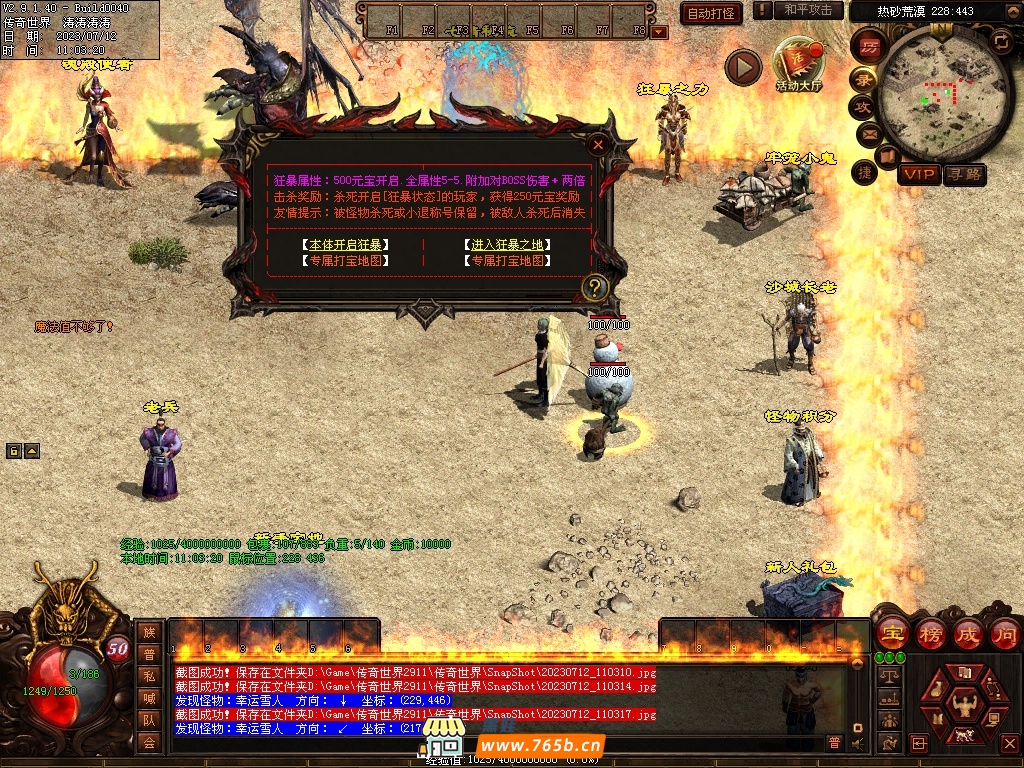Switch attack mode via 和平攻击 button

click(x=807, y=10)
